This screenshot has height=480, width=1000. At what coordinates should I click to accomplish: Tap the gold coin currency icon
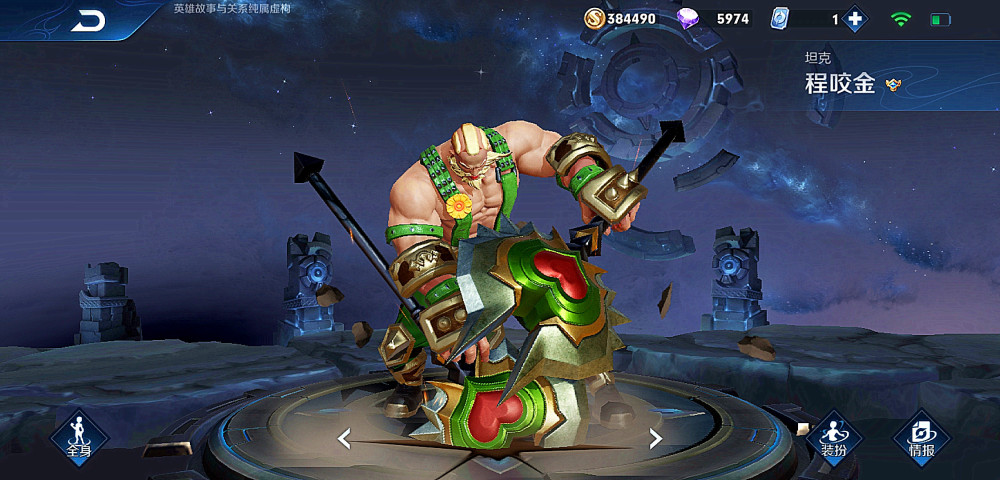(x=594, y=19)
